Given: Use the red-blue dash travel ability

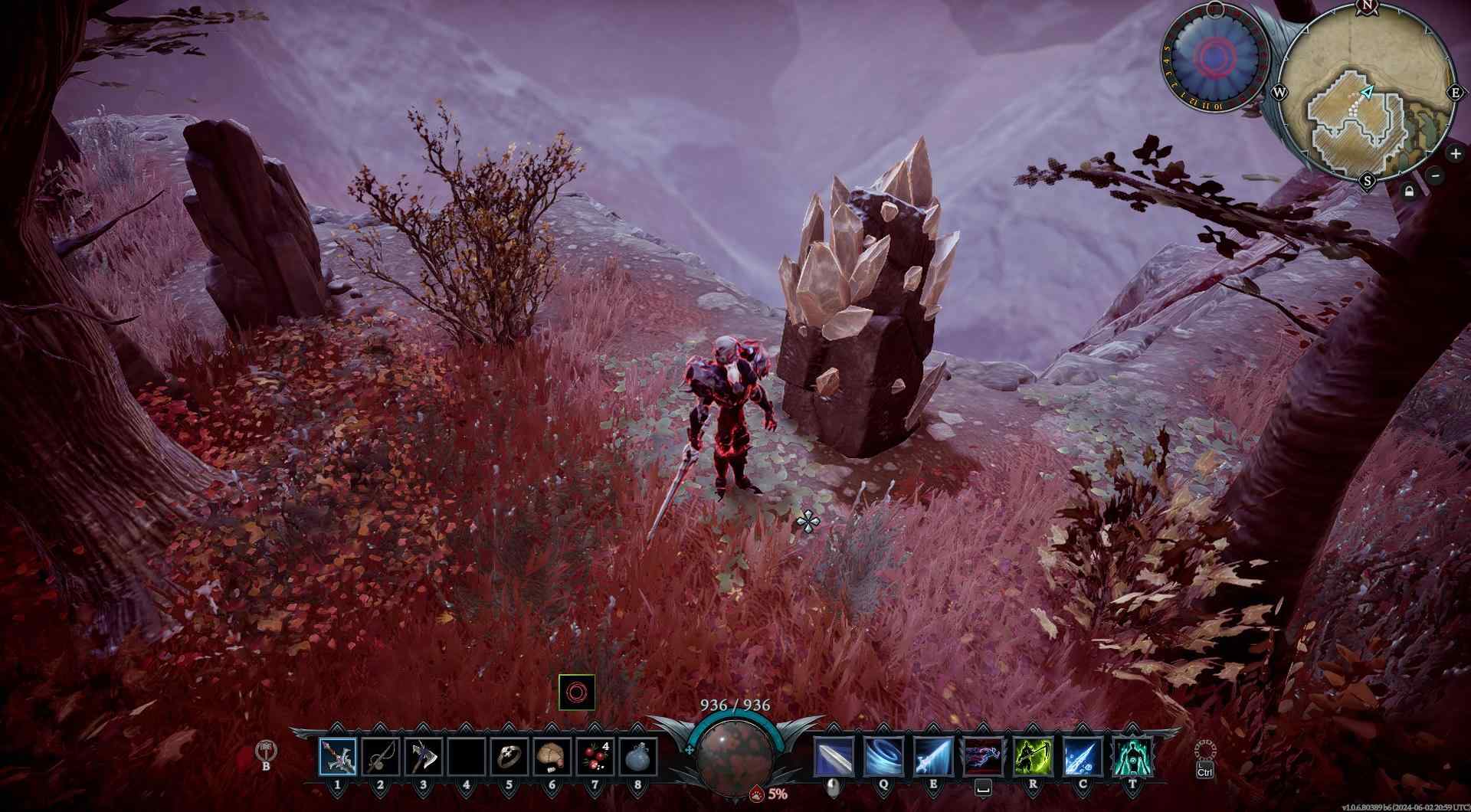Looking at the screenshot, I should click(983, 756).
